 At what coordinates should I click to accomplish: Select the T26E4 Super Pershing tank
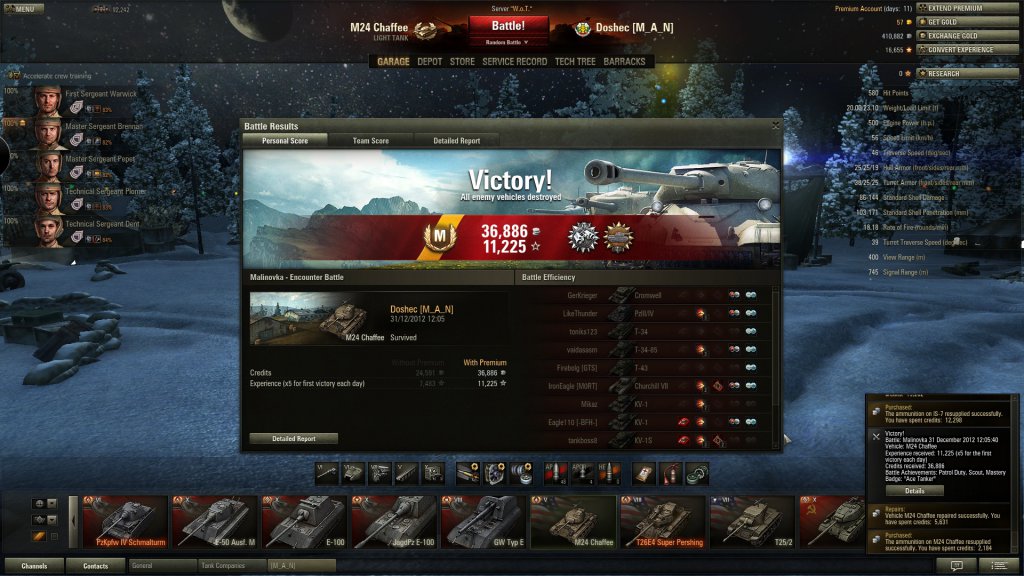(663, 522)
